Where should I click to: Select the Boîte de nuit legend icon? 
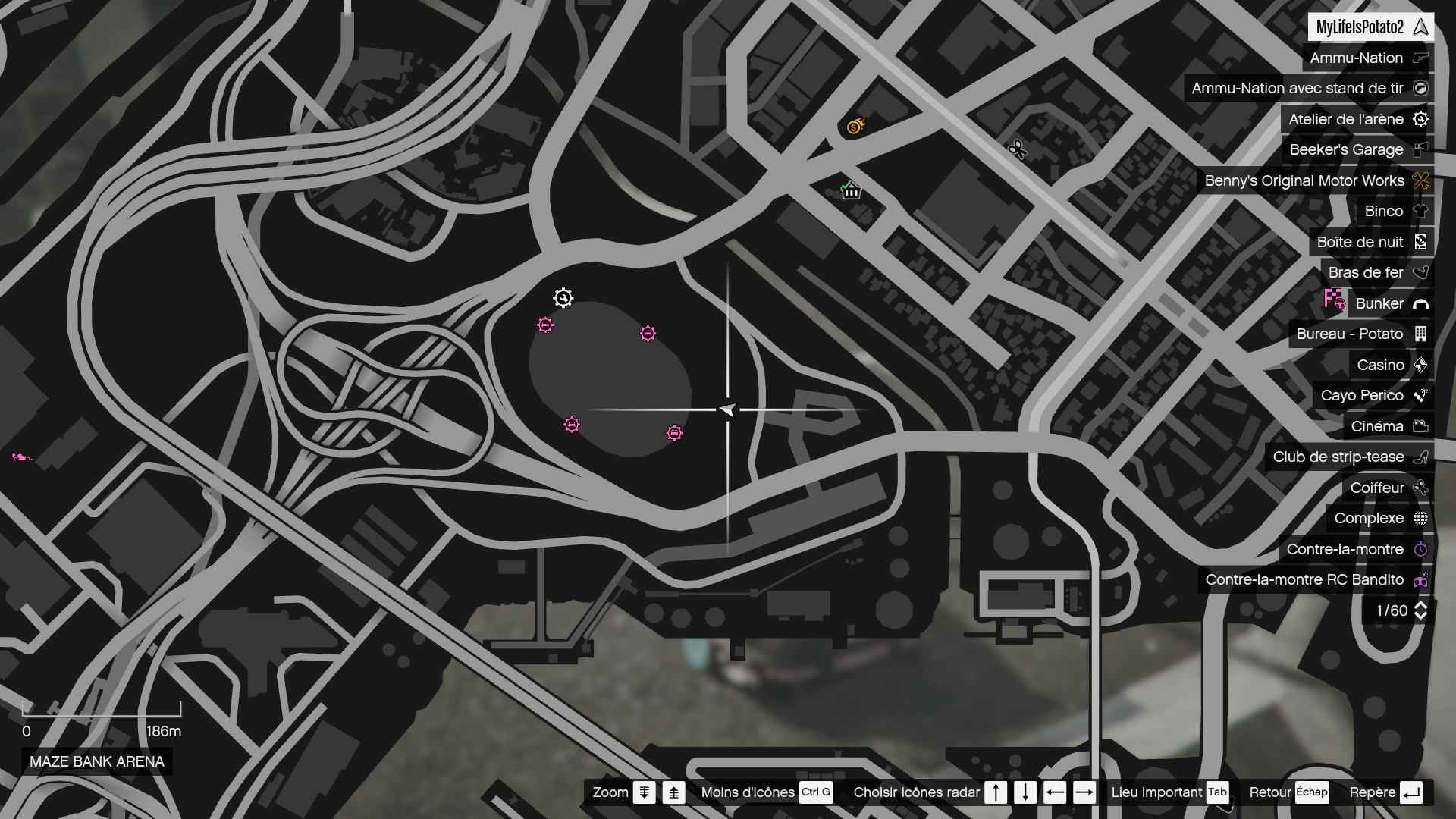(1420, 242)
